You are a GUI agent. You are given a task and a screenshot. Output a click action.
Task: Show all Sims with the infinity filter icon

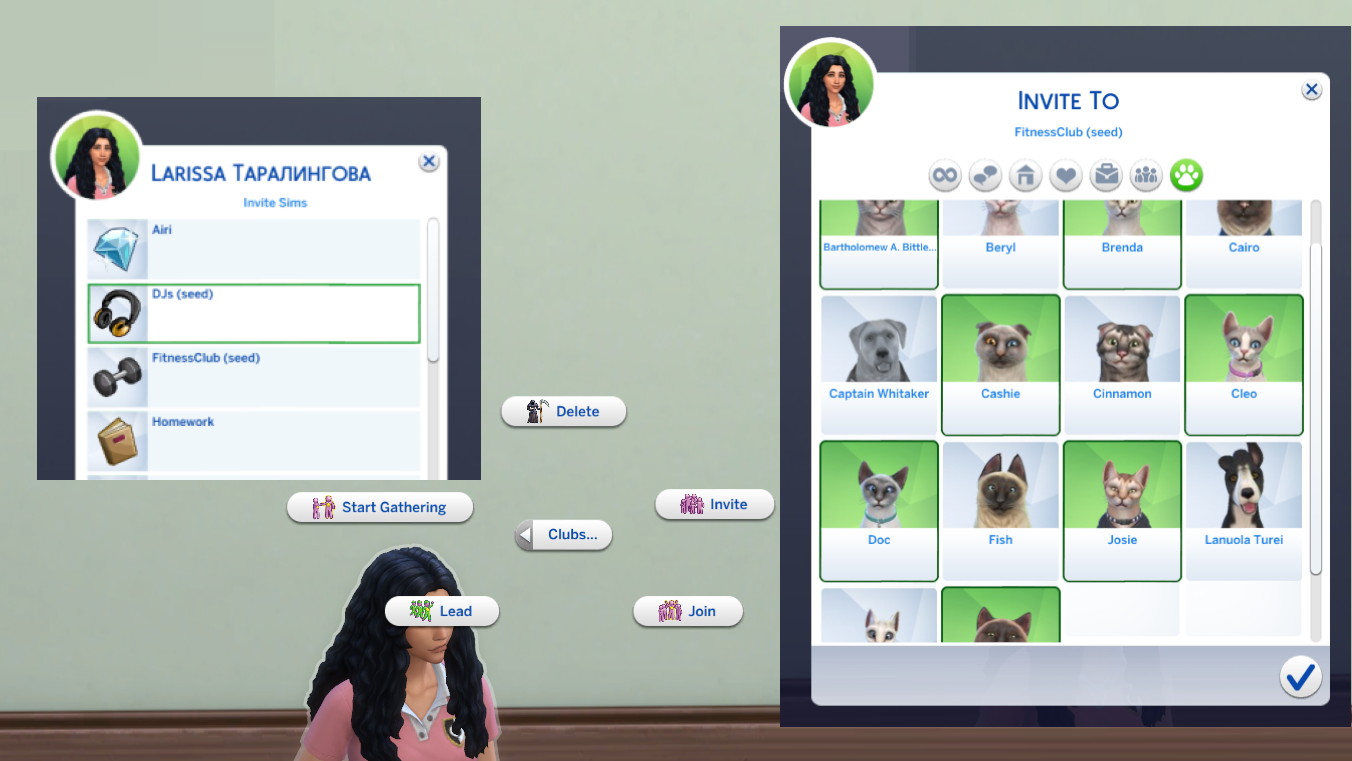[x=943, y=175]
